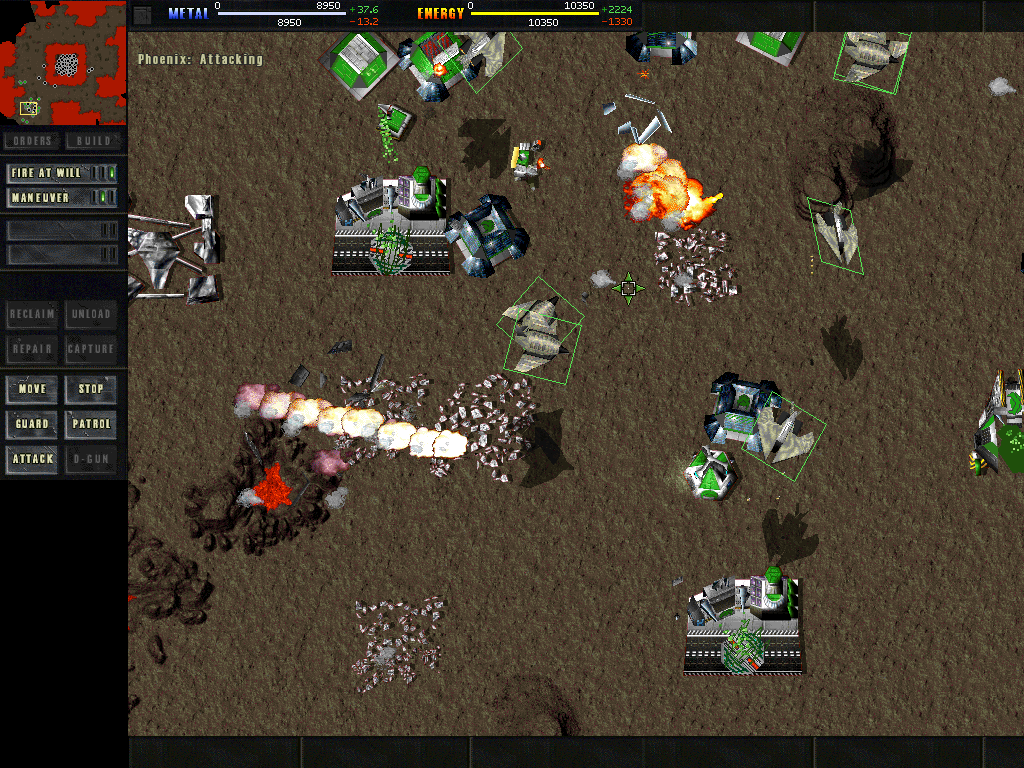Toggle the Fire At Will setting
Image resolution: width=1024 pixels, height=768 pixels.
[62, 173]
